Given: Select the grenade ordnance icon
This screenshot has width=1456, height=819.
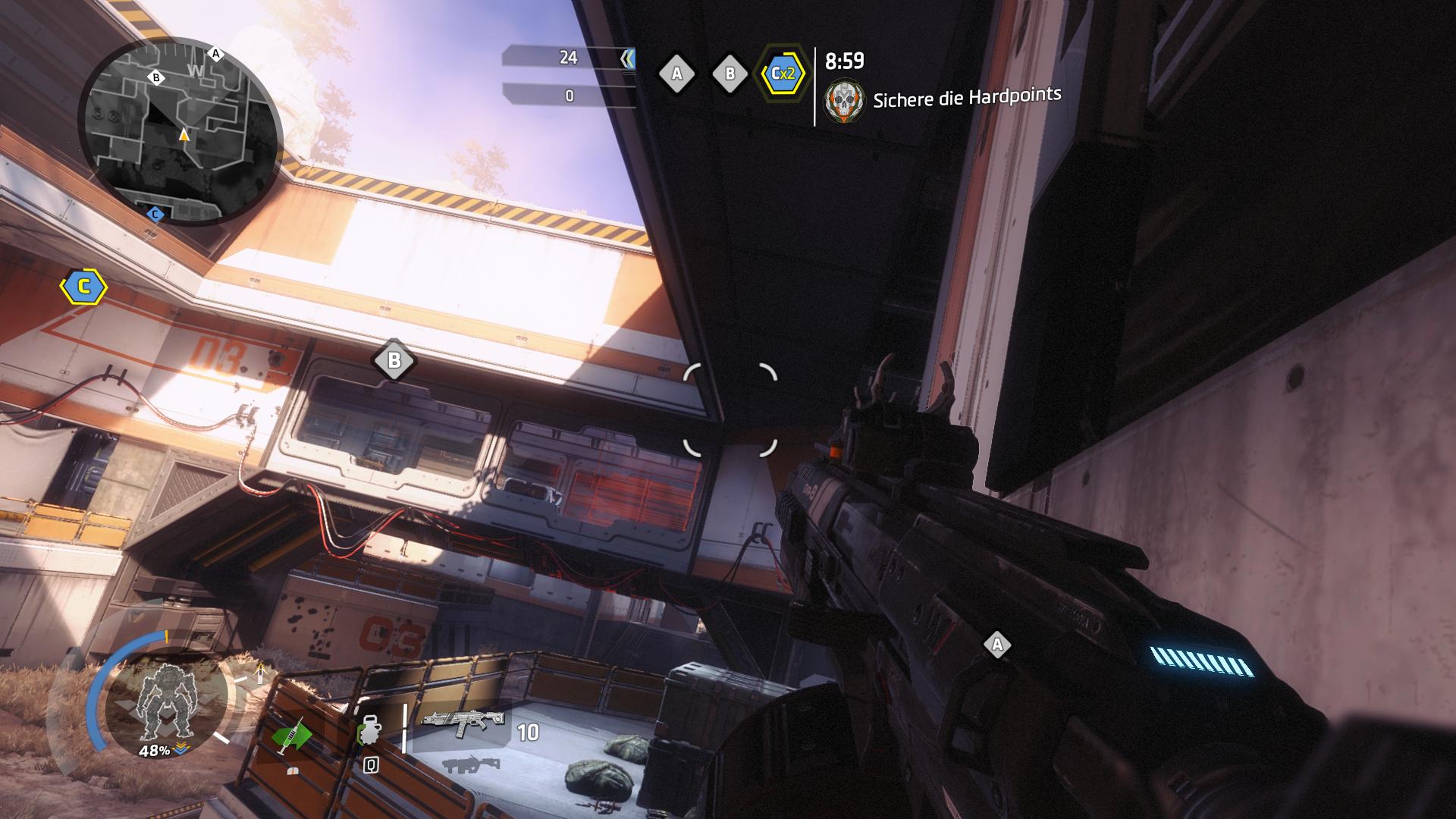Looking at the screenshot, I should point(370,733).
